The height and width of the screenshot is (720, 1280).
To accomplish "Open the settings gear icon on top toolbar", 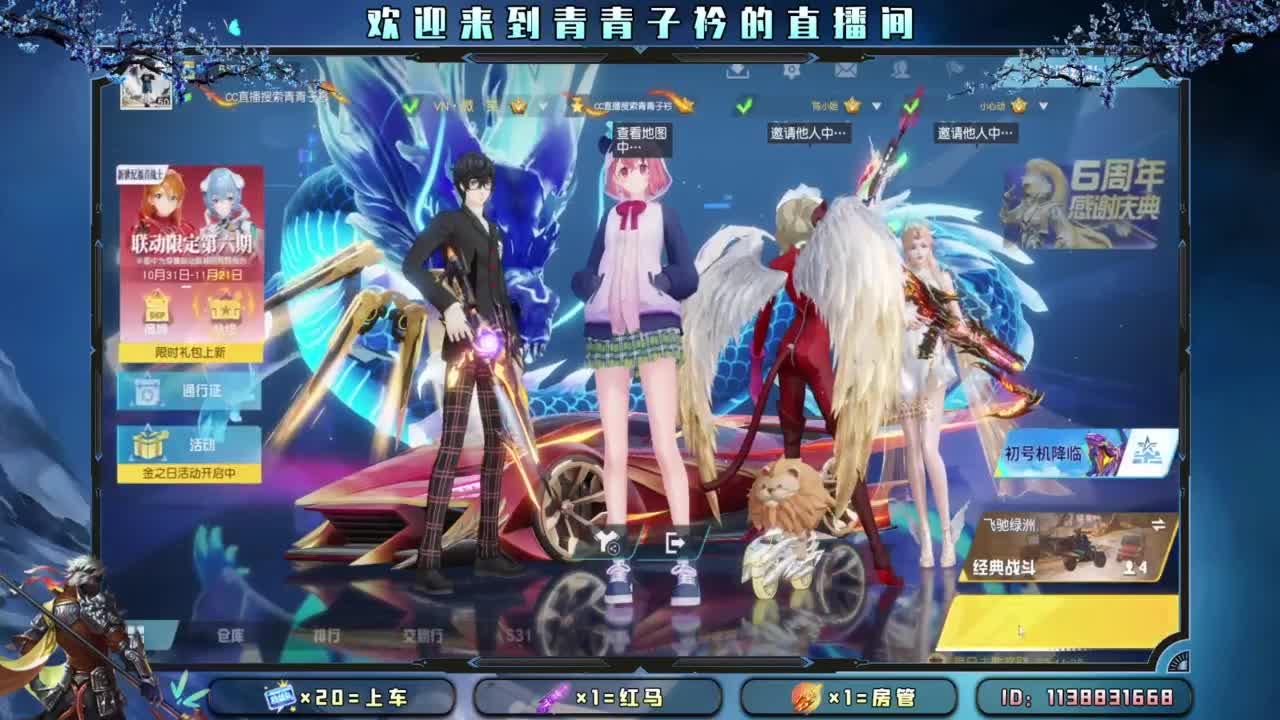I will tap(792, 71).
